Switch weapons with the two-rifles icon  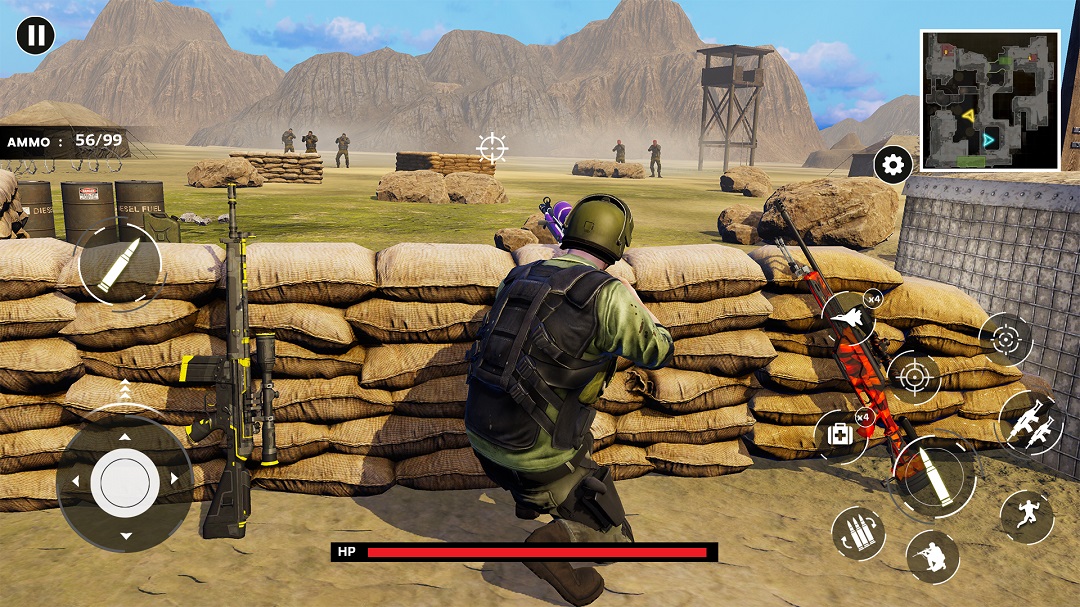pos(1029,422)
